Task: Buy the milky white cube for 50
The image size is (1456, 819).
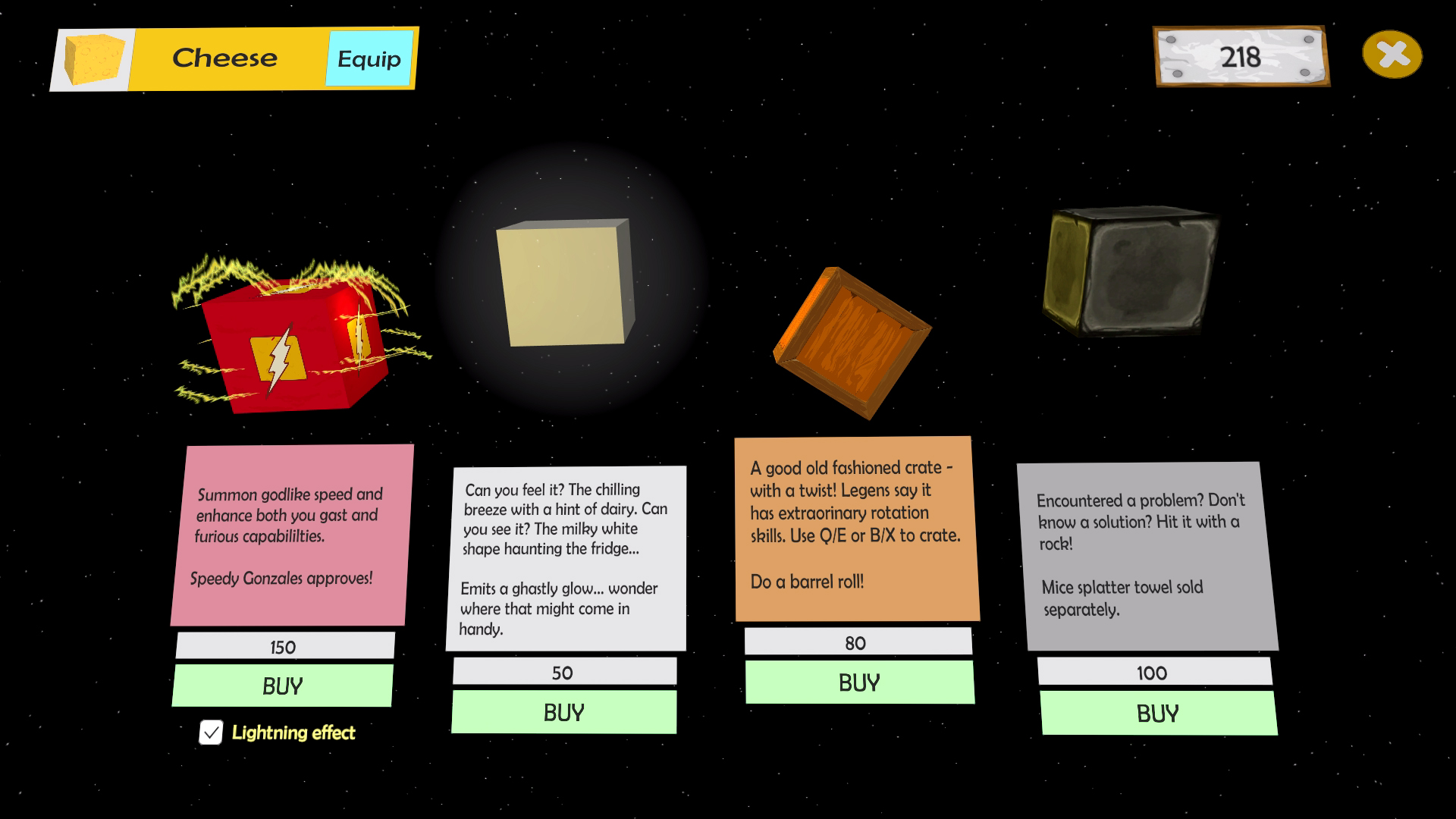Action: pyautogui.click(x=563, y=711)
